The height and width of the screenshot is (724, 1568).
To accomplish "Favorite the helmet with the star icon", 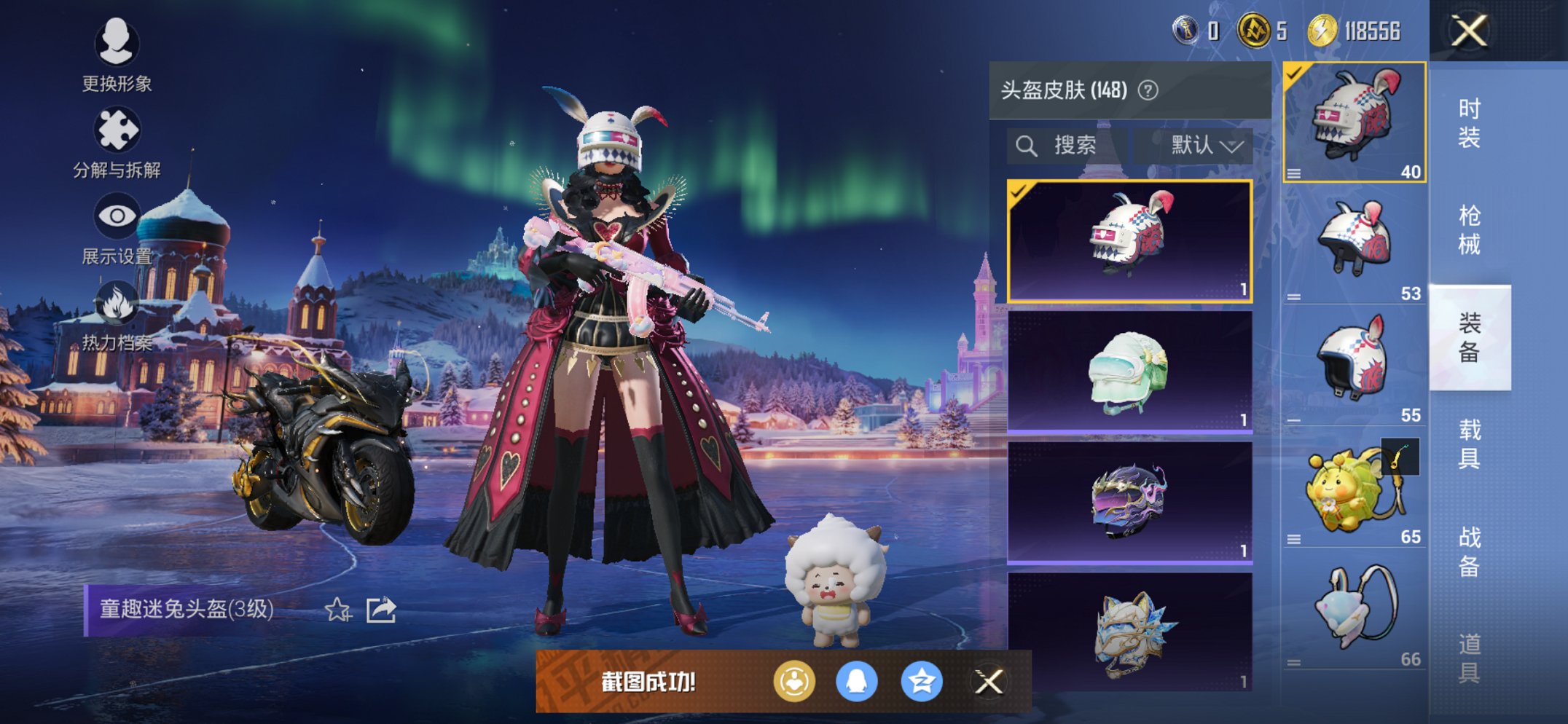I will pos(337,610).
